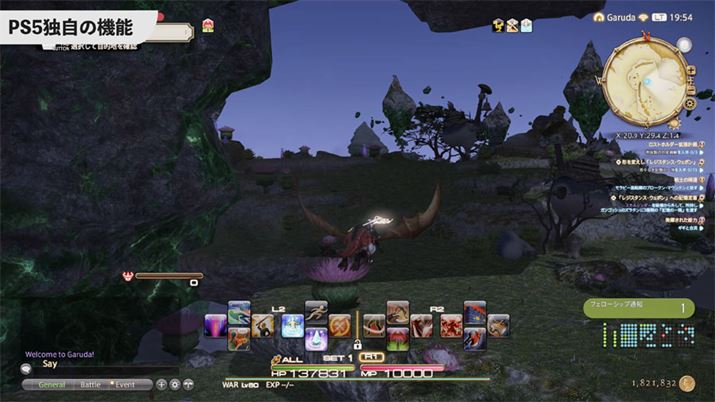The width and height of the screenshot is (715, 402).
Task: Activate the red demon figure ability
Action: [449, 325]
